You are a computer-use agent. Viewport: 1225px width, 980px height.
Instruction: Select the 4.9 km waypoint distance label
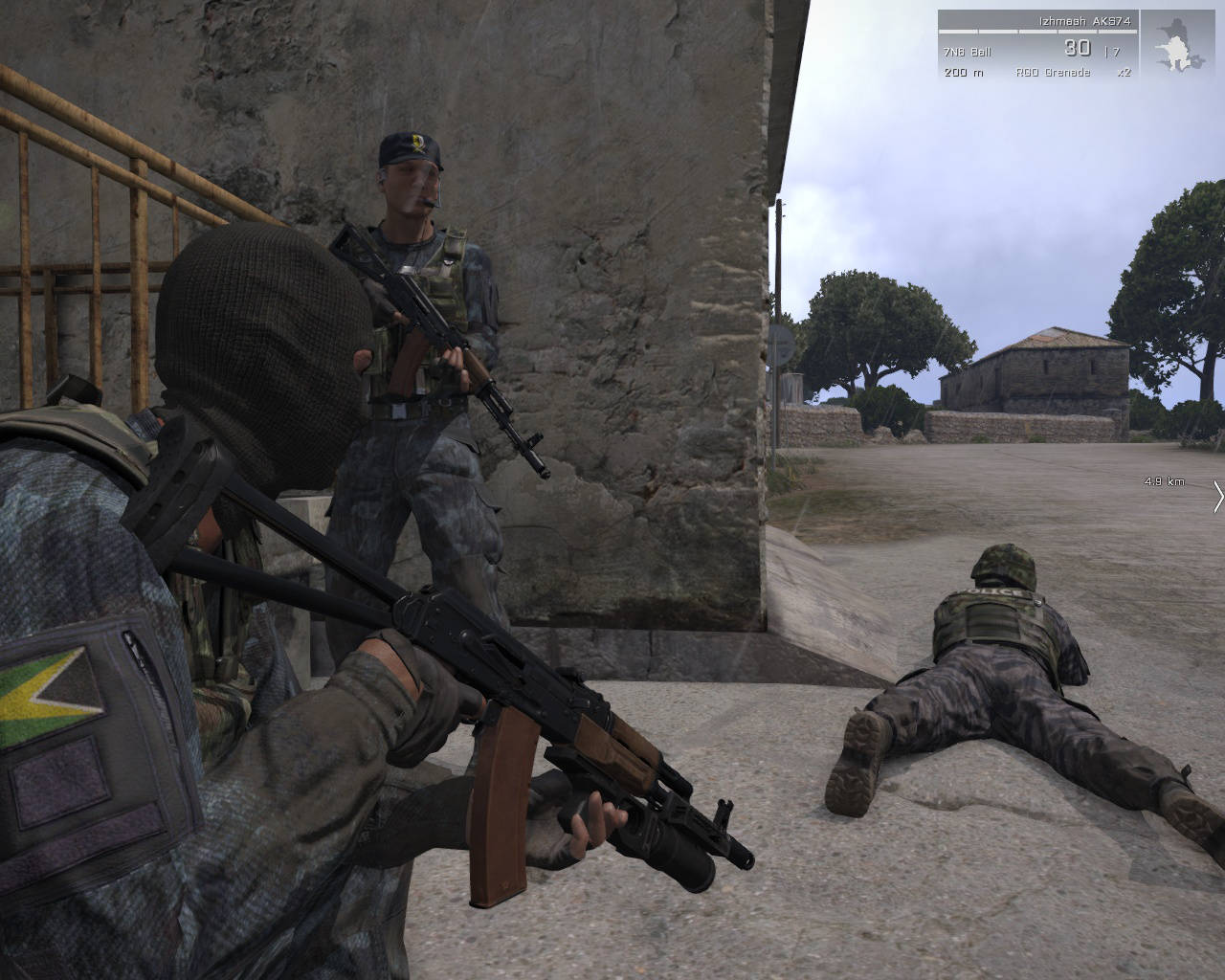[1162, 483]
